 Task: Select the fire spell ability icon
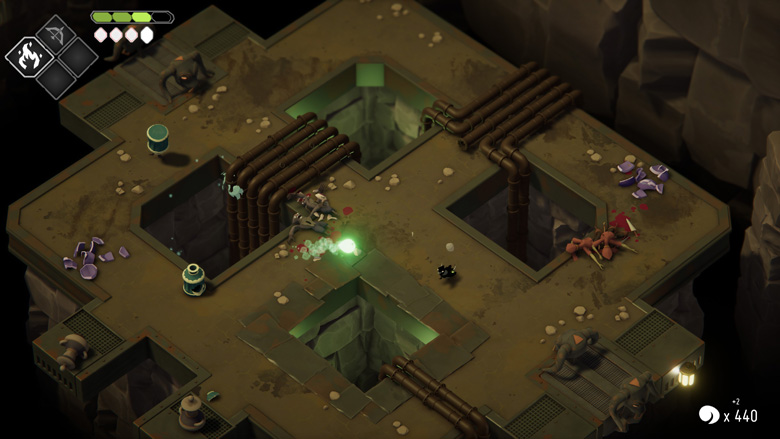click(x=28, y=57)
